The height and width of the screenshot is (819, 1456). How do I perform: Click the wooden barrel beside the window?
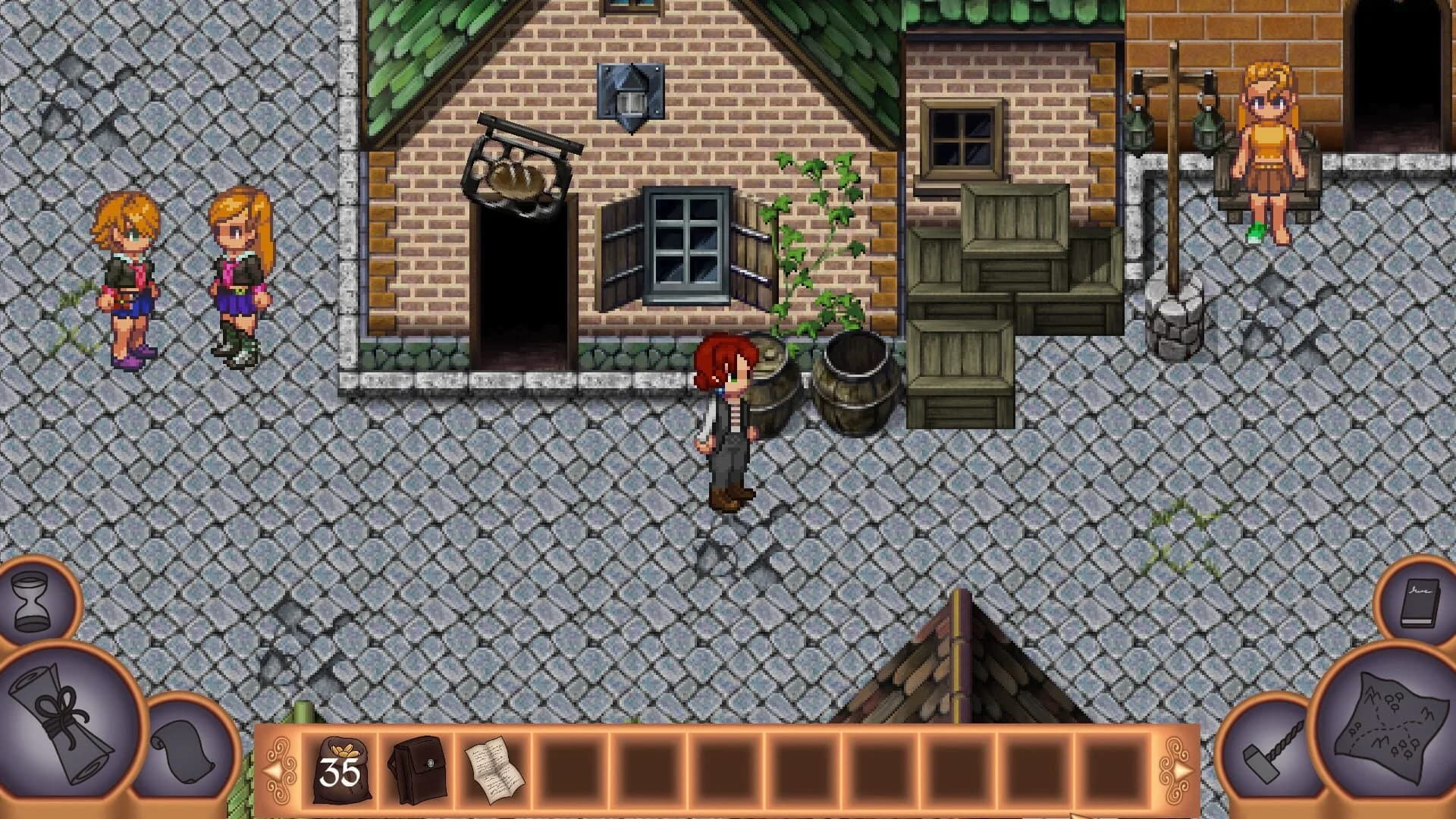pos(857,379)
